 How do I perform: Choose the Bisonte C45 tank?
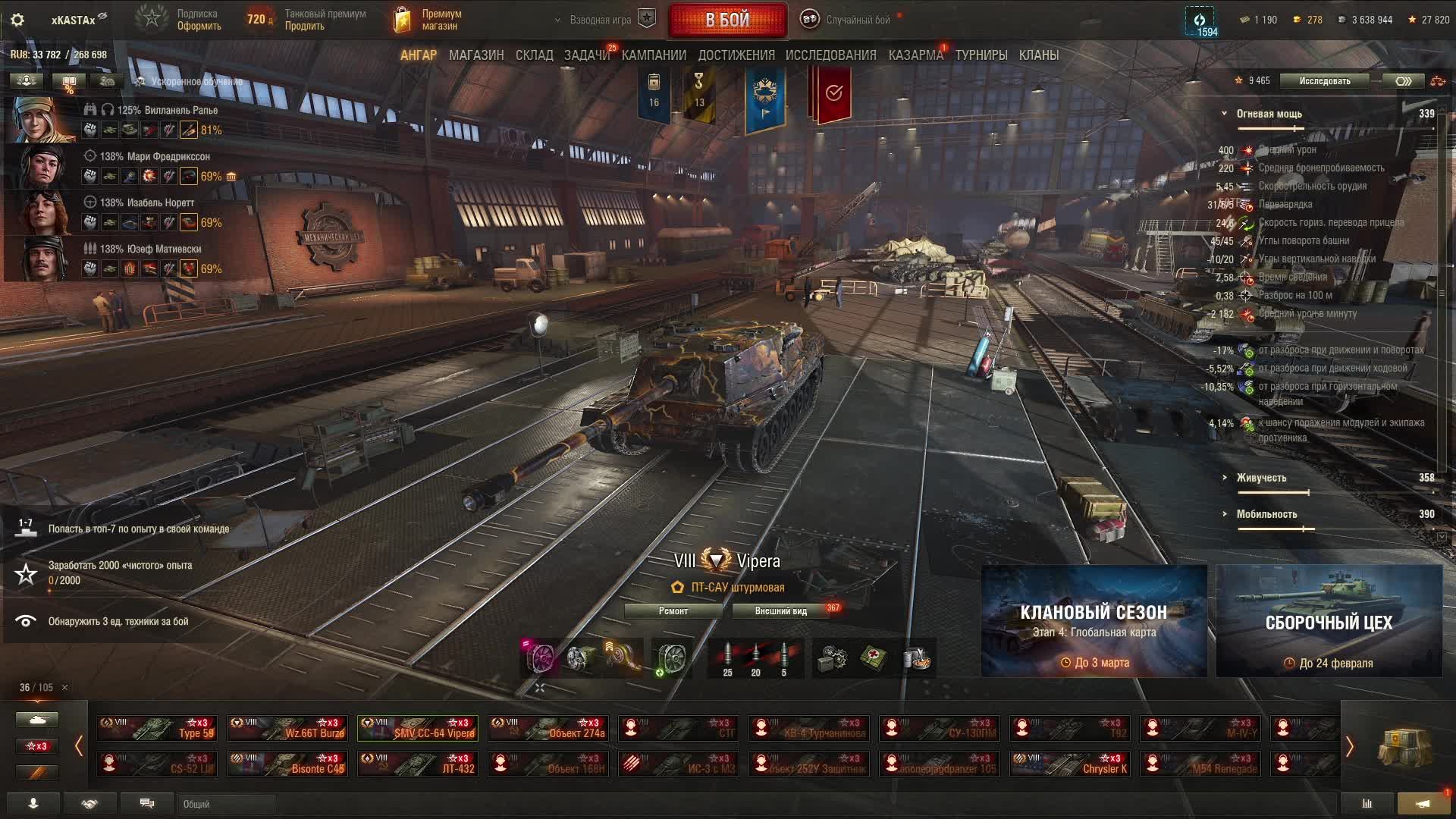tap(287, 764)
